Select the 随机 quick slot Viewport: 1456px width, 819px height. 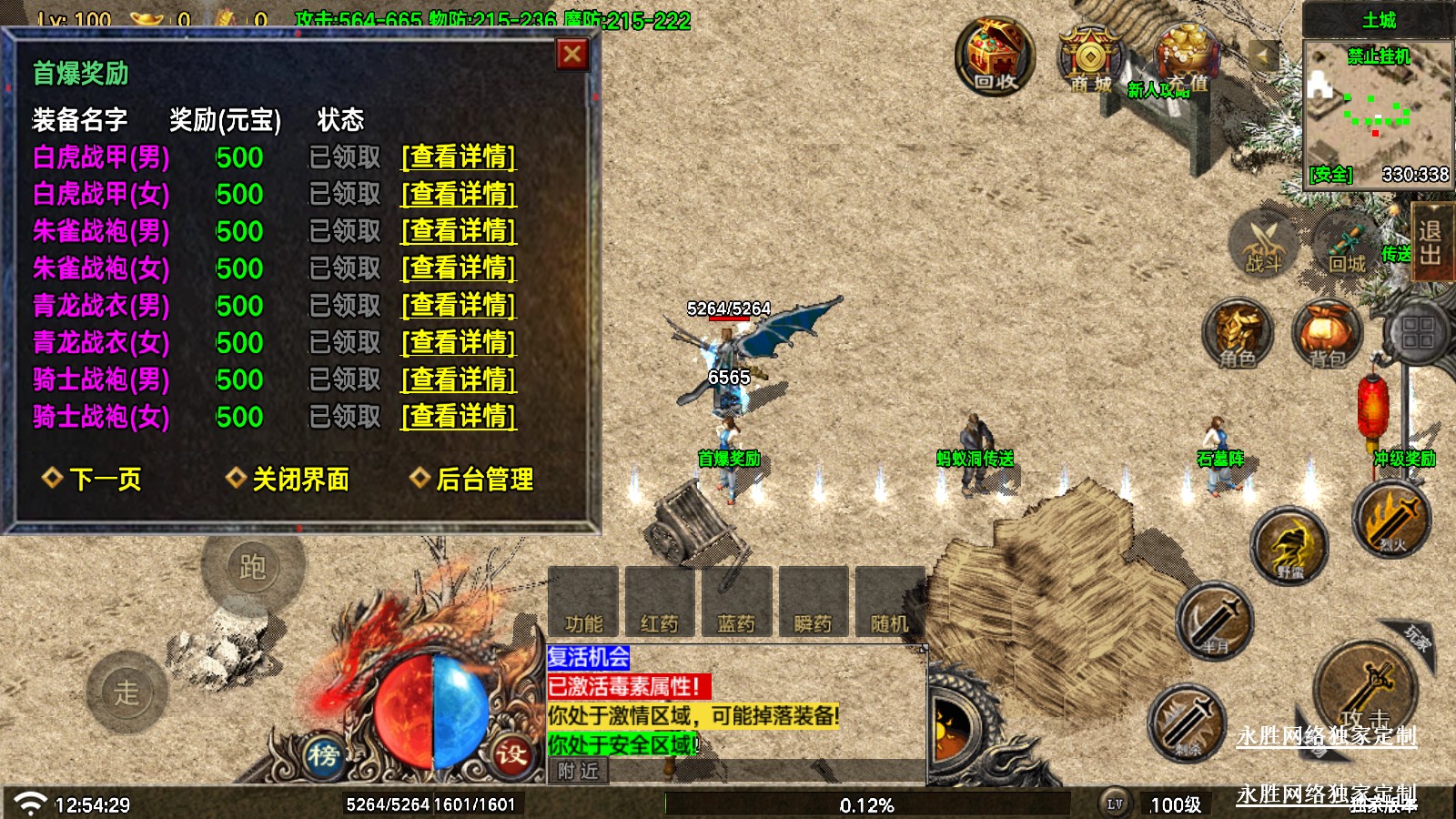[x=889, y=602]
